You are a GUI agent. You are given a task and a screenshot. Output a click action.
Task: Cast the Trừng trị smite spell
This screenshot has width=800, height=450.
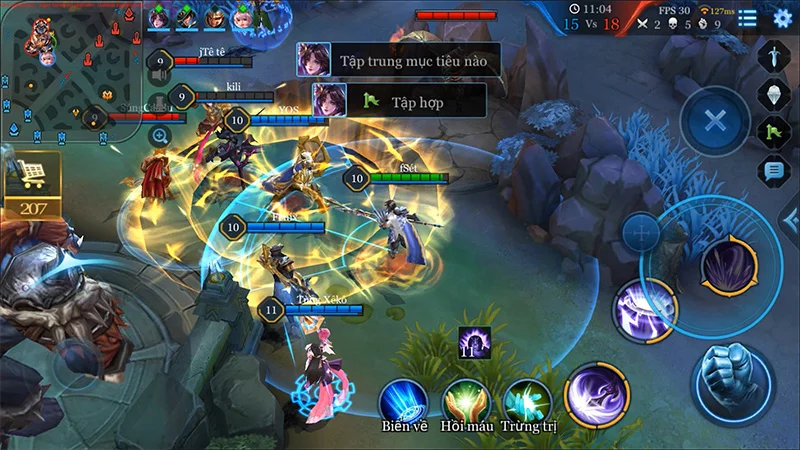click(x=528, y=400)
